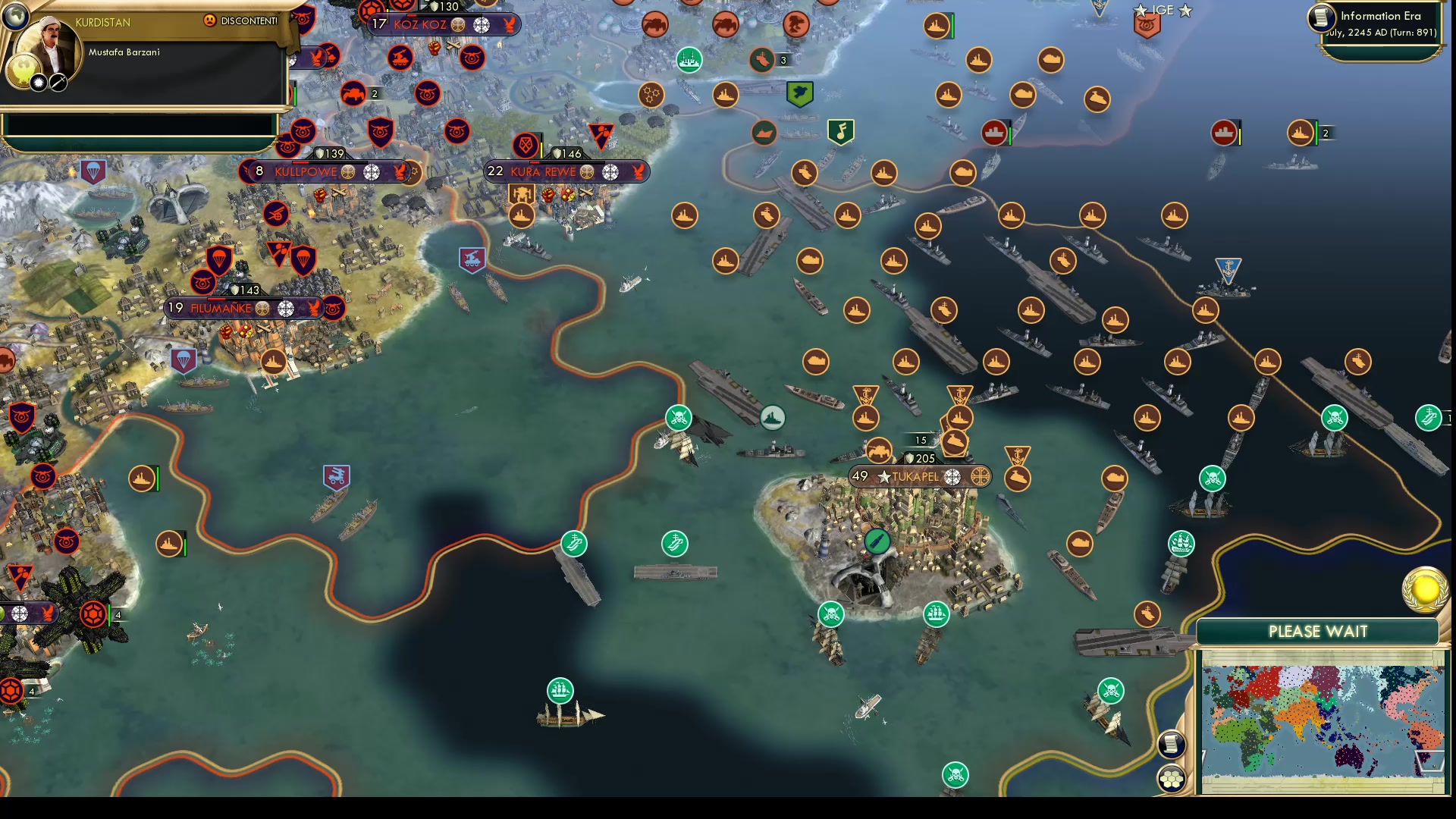Viewport: 1456px width, 819px height.
Task: Toggle the hexagon grid overlay near the minimap
Action: coord(1170,778)
